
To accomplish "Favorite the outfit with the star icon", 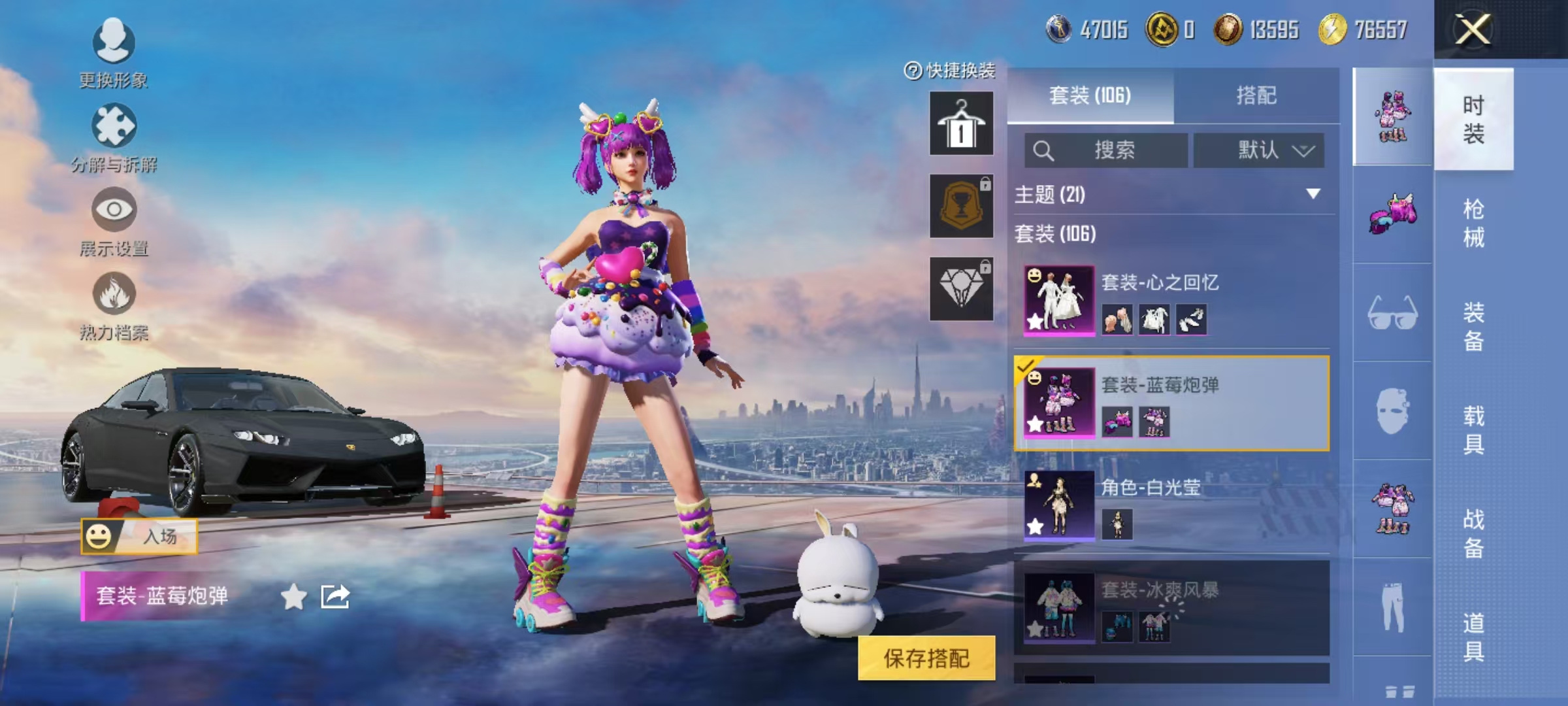I will (293, 597).
